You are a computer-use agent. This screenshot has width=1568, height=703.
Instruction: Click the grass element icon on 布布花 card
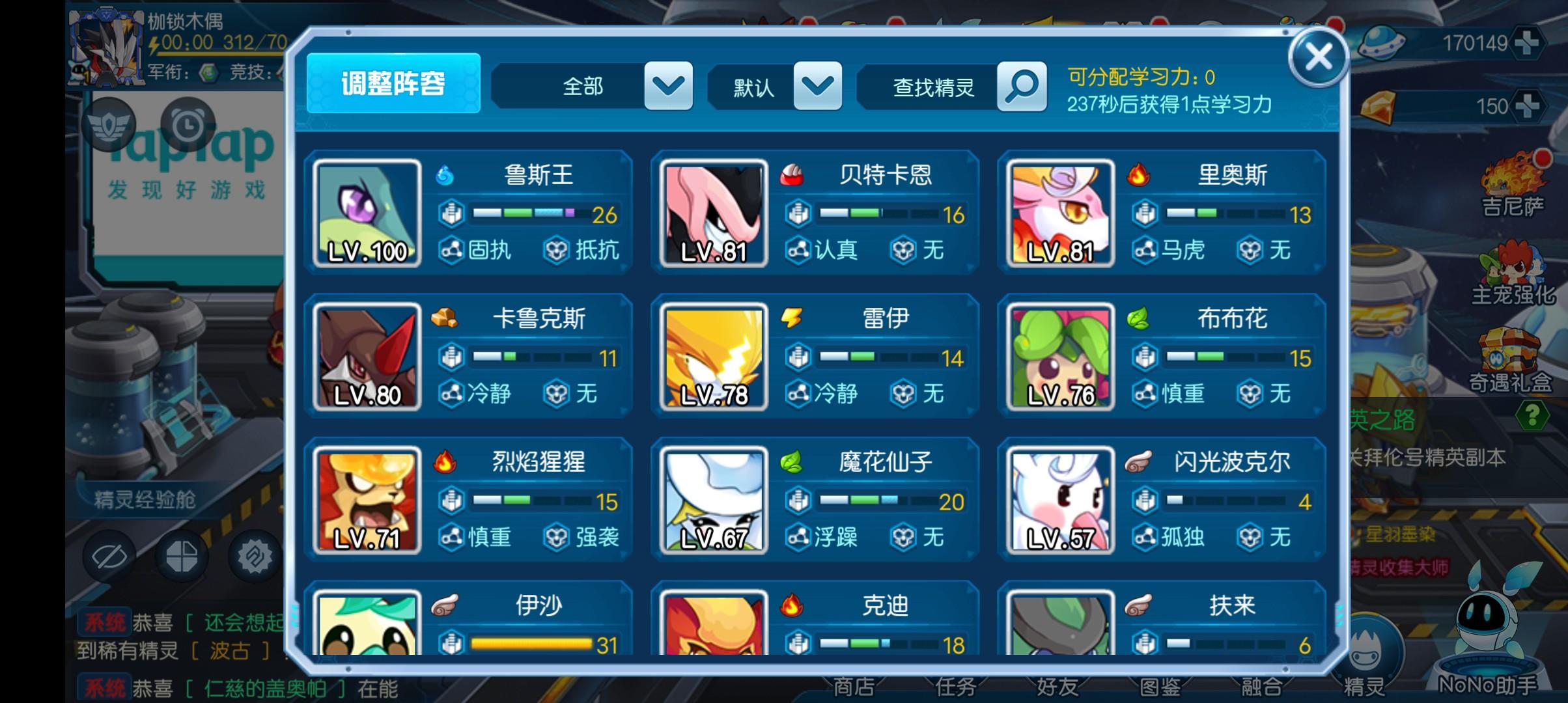[x=1140, y=319]
